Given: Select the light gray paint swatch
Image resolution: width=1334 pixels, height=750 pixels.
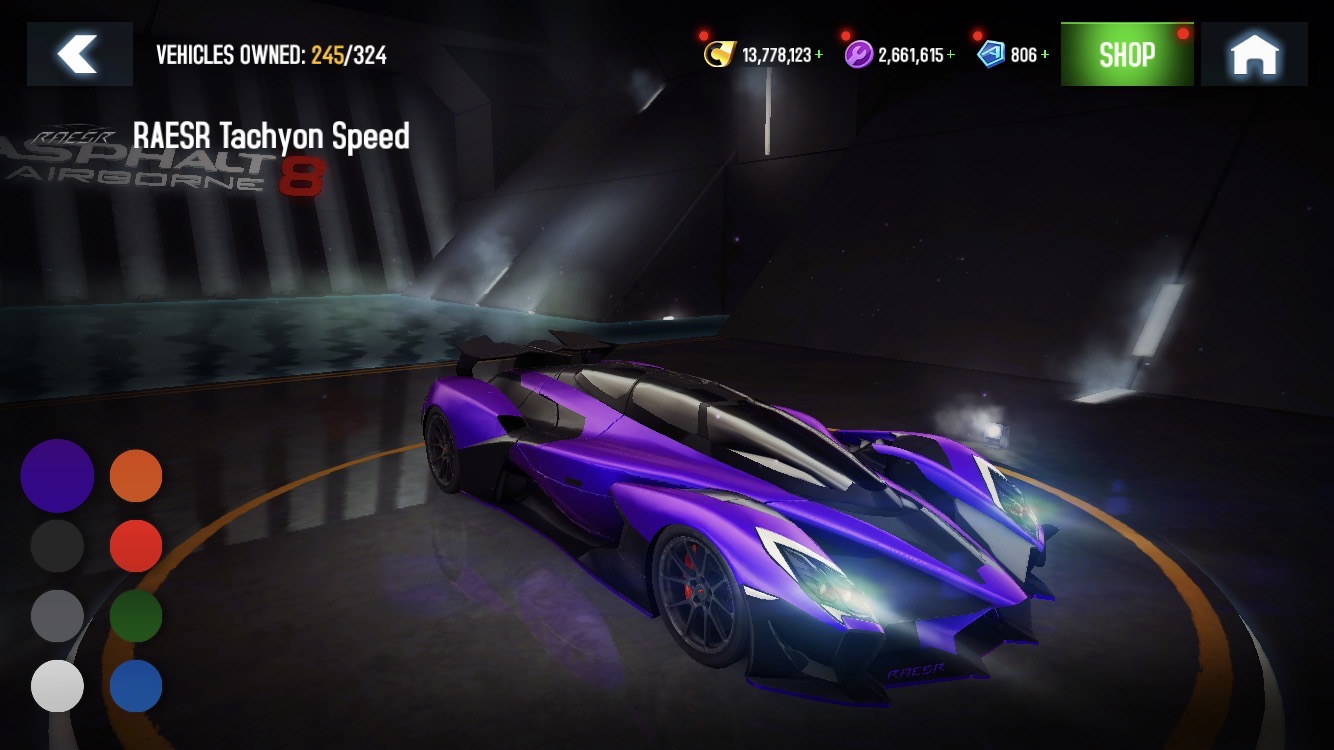Looking at the screenshot, I should [57, 616].
